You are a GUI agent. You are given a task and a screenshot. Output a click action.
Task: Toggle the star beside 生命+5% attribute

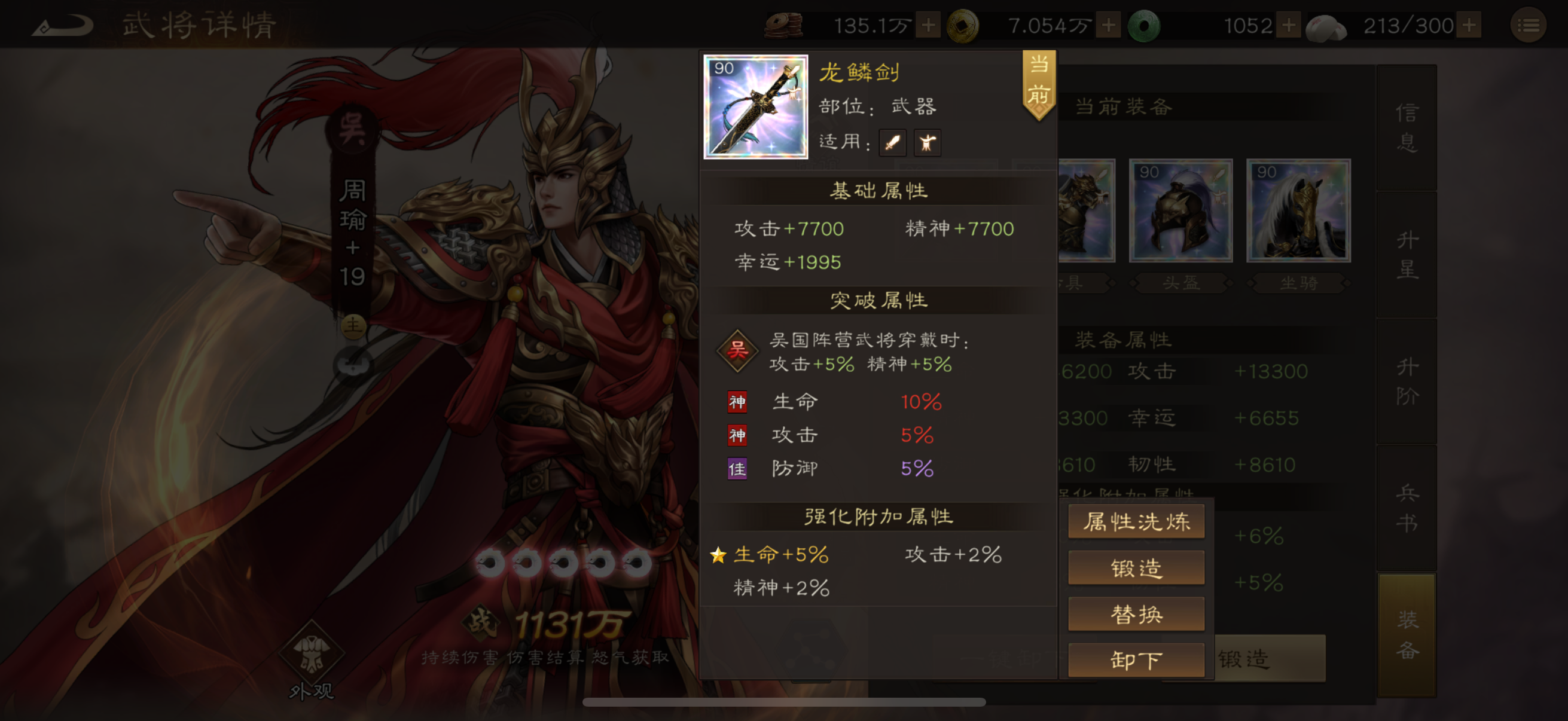point(719,554)
